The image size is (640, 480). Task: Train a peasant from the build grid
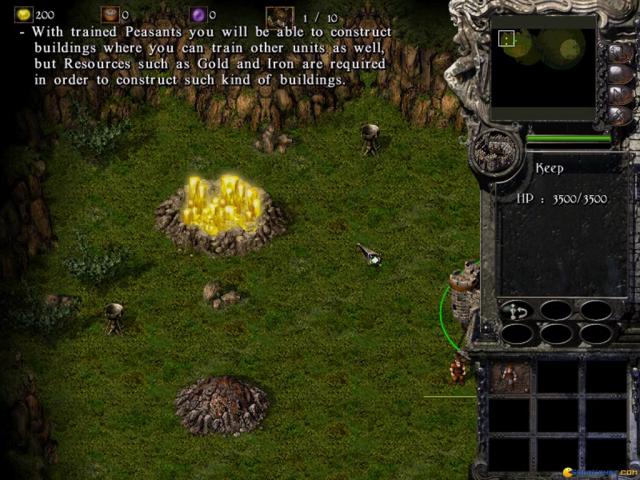(x=509, y=377)
